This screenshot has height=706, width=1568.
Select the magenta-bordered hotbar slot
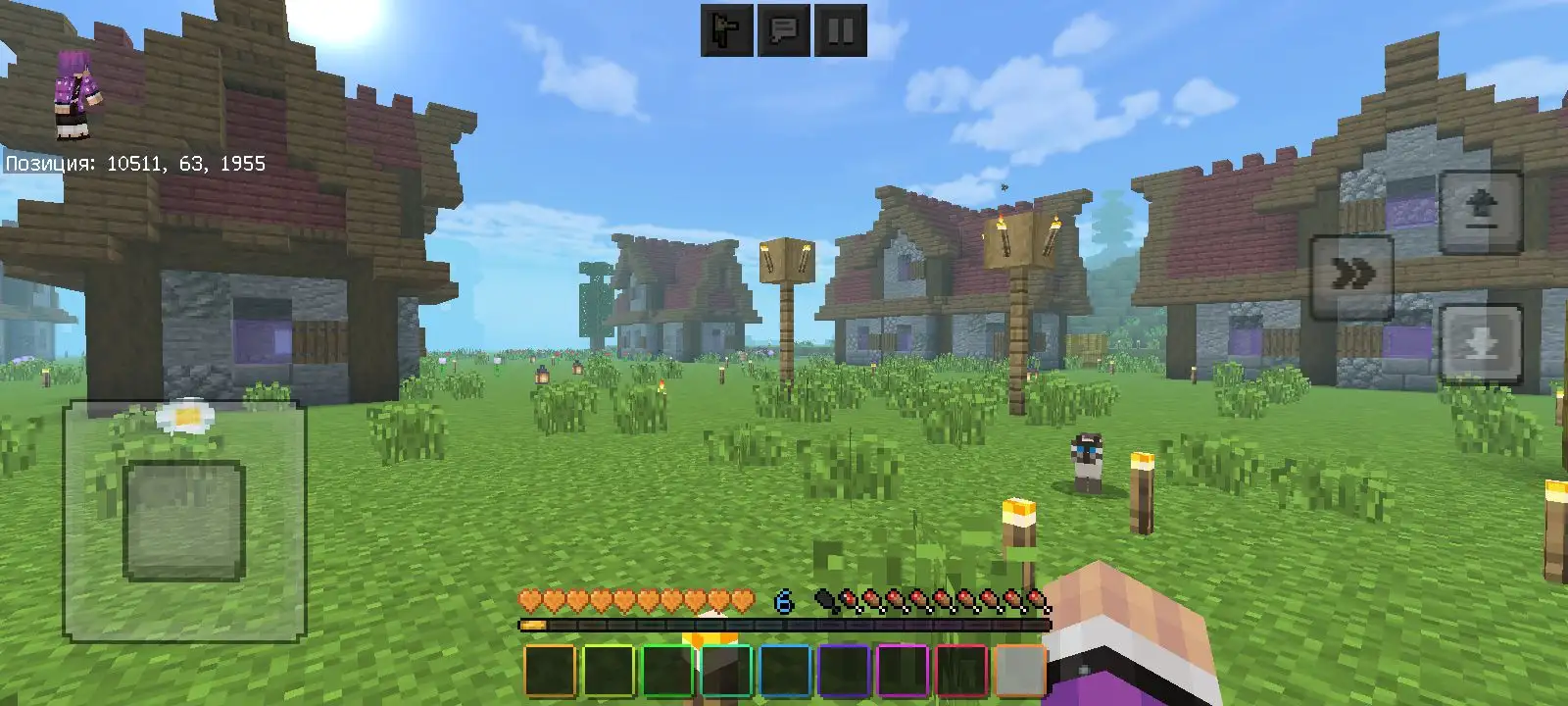[x=904, y=672]
